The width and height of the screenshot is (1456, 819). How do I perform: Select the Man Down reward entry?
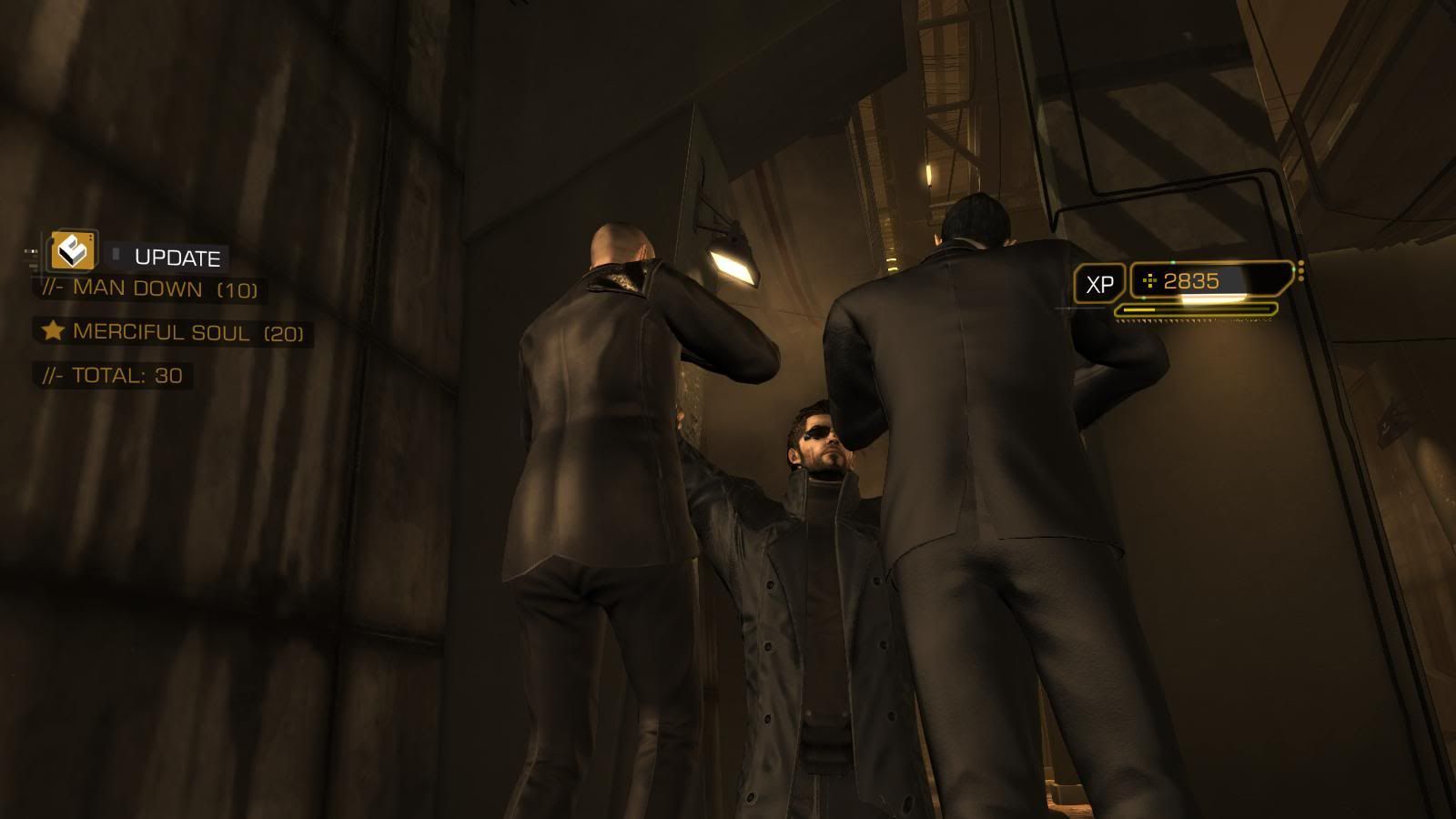[150, 289]
